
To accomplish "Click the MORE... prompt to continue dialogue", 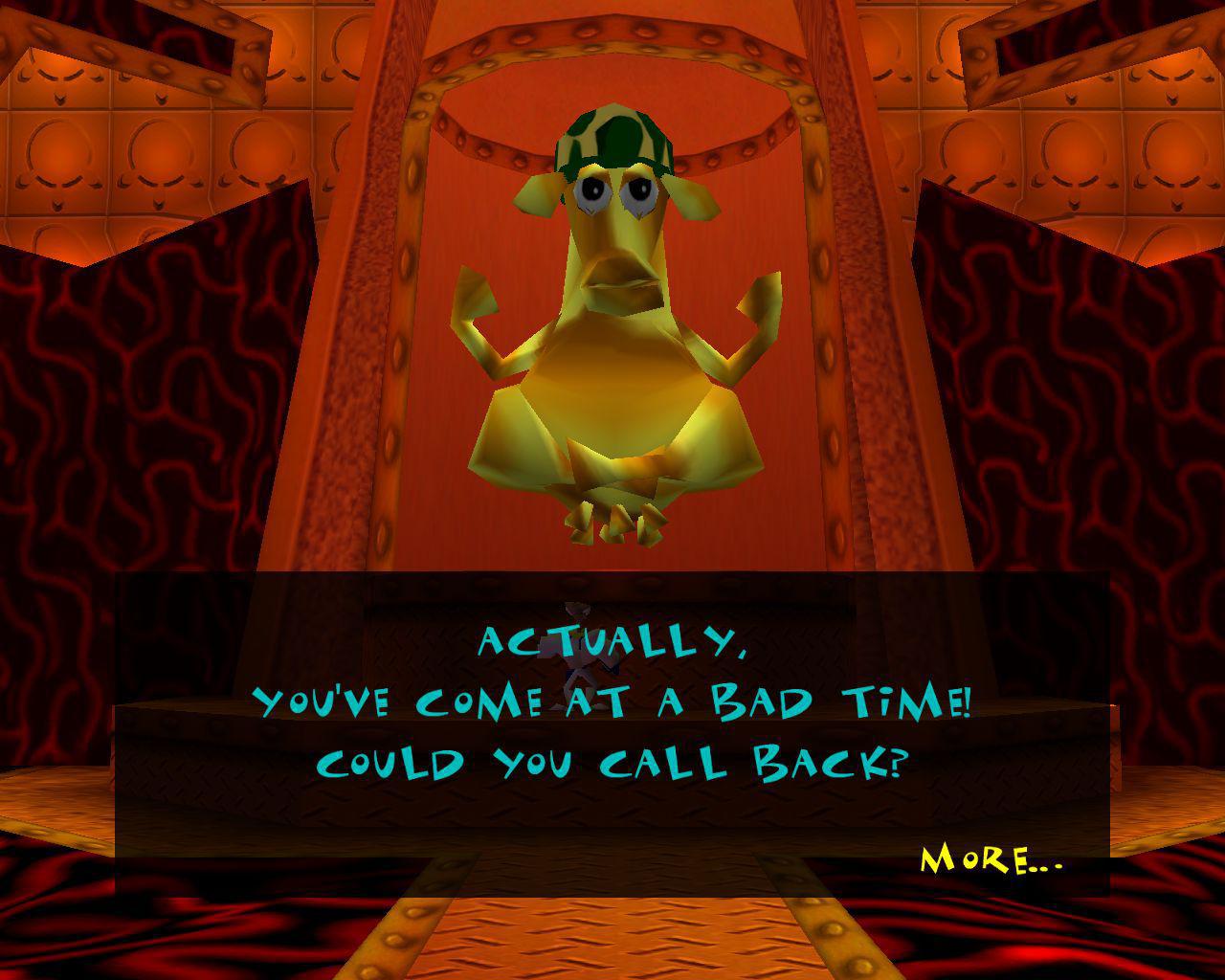I will (991, 859).
